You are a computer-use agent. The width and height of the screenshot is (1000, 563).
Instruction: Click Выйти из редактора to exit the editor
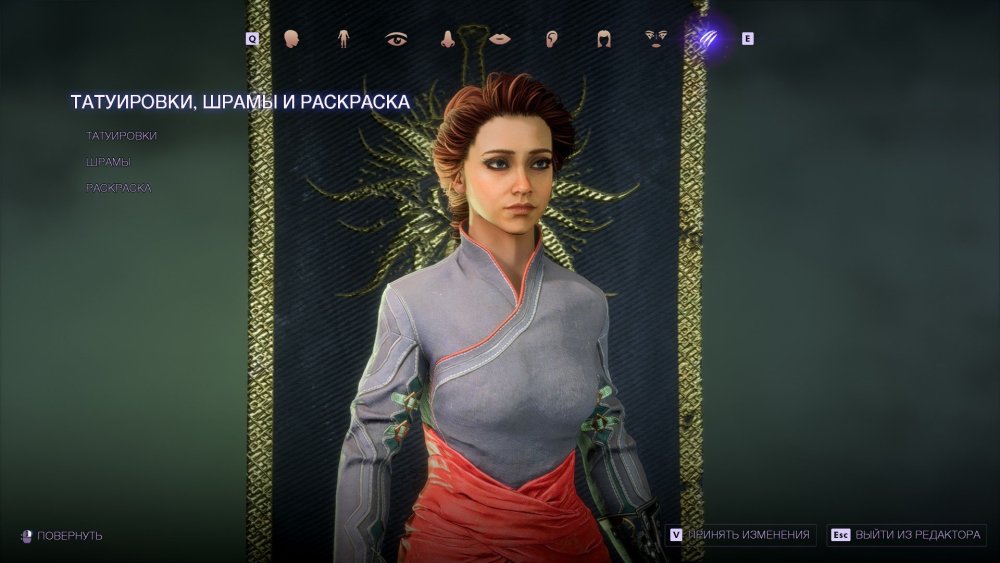click(x=908, y=535)
